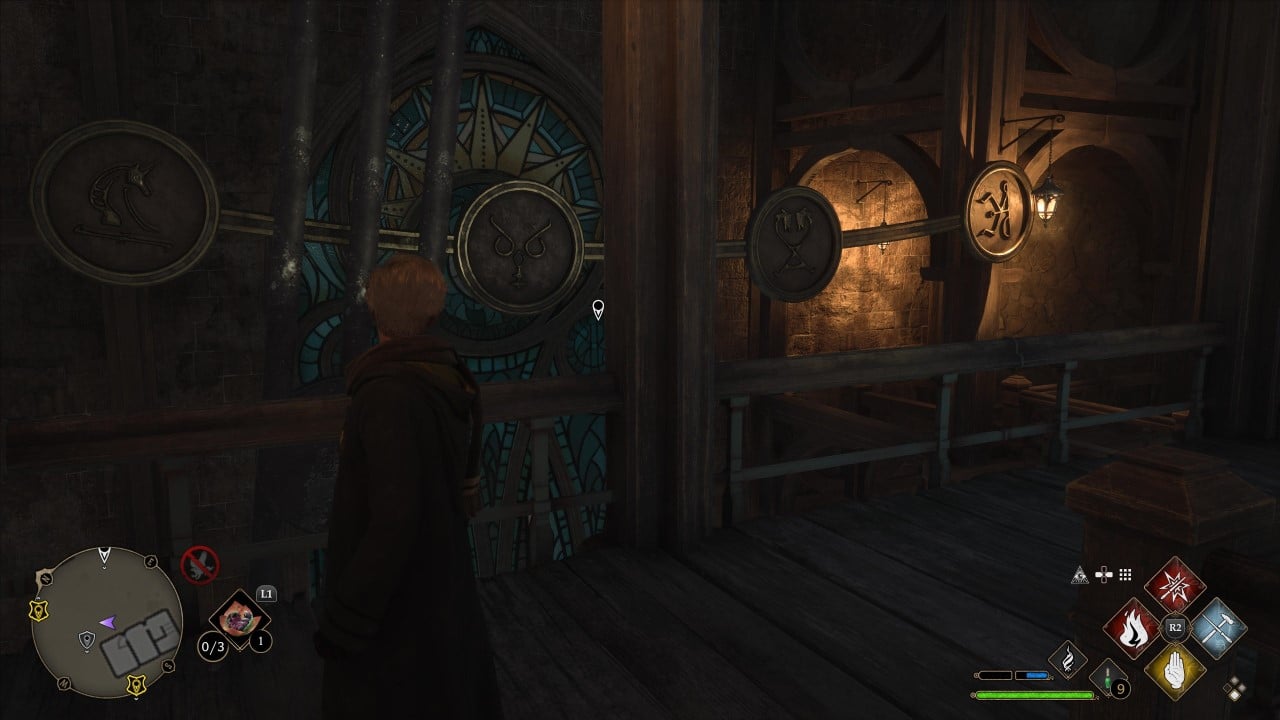The width and height of the screenshot is (1280, 720).
Task: Click the cabbage plant in the item slot
Action: pyautogui.click(x=240, y=620)
